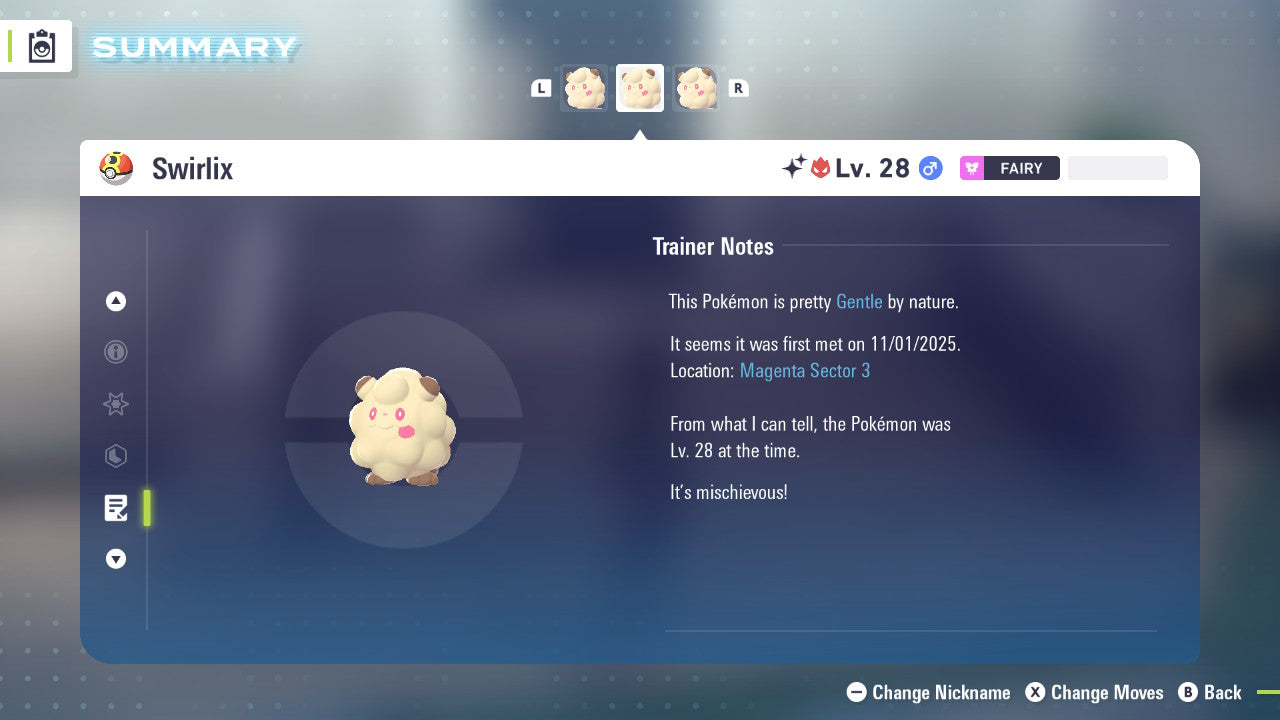Image resolution: width=1280 pixels, height=720 pixels.
Task: Click the L shoulder button indicator
Action: (541, 88)
